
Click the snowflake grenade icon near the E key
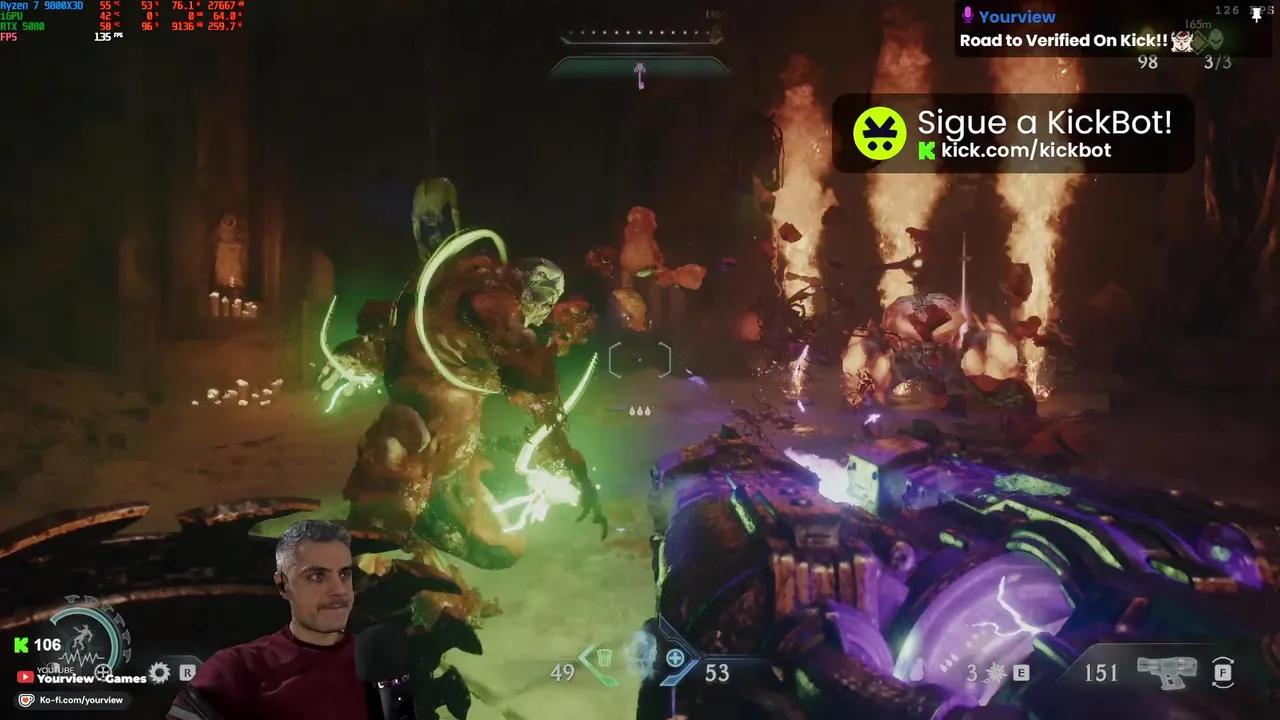(995, 674)
